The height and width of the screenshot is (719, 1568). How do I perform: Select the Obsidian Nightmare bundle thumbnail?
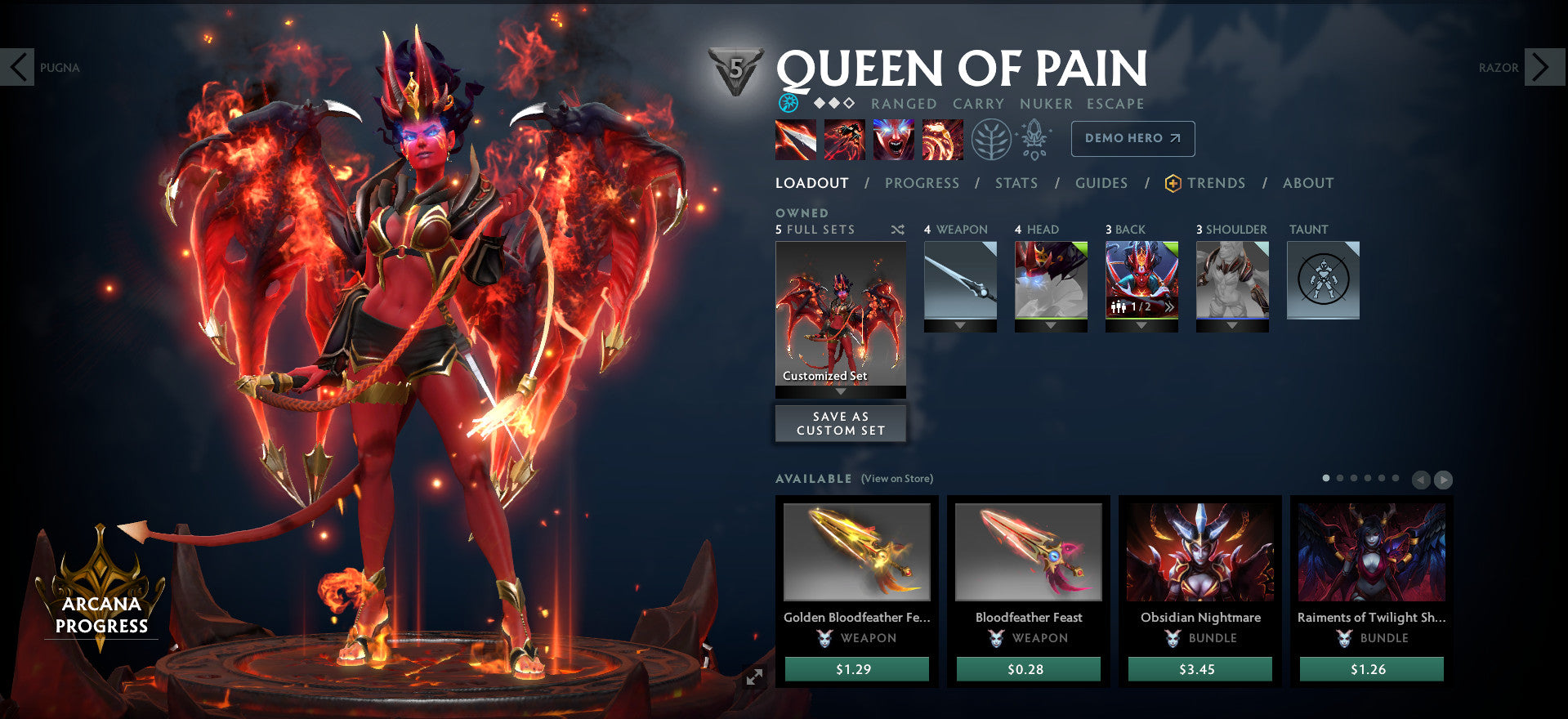(1199, 553)
